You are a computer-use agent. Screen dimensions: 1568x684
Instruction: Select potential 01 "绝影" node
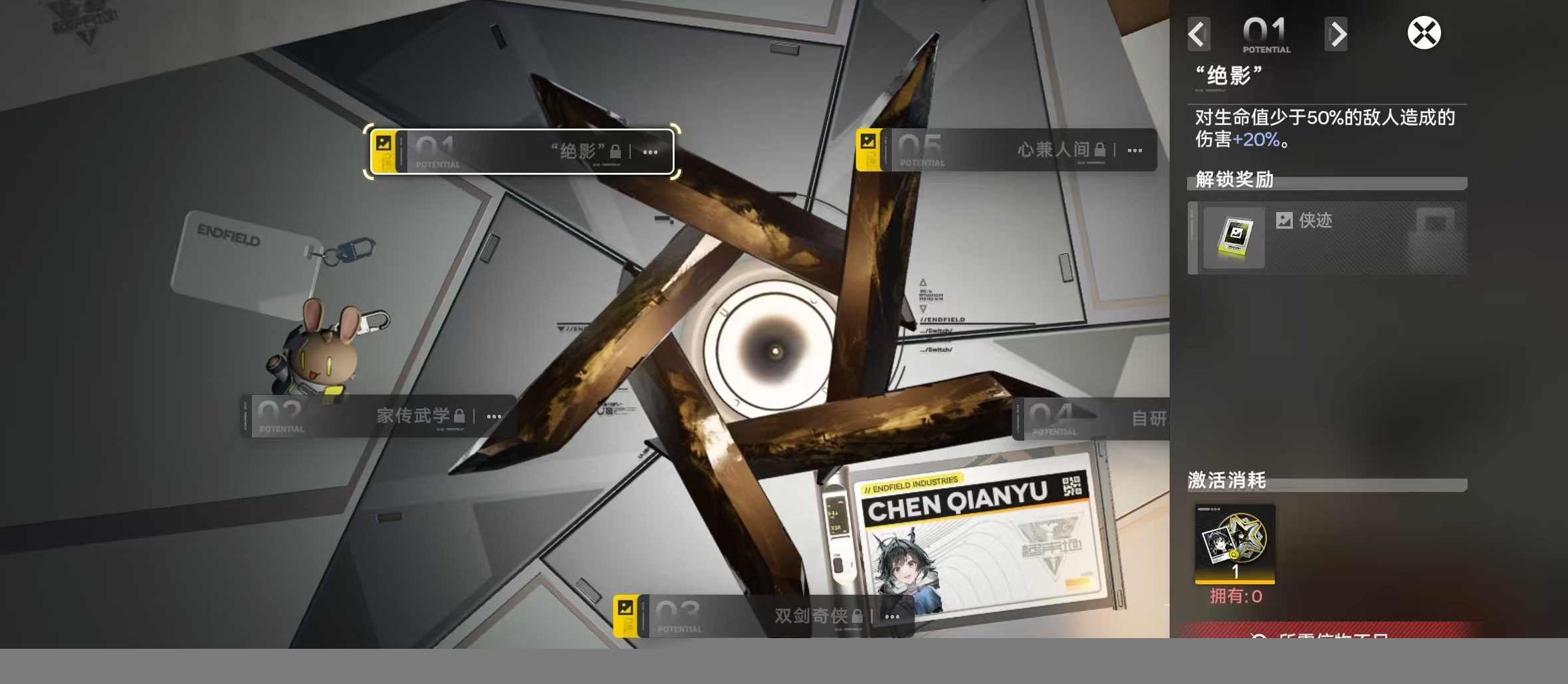[522, 152]
